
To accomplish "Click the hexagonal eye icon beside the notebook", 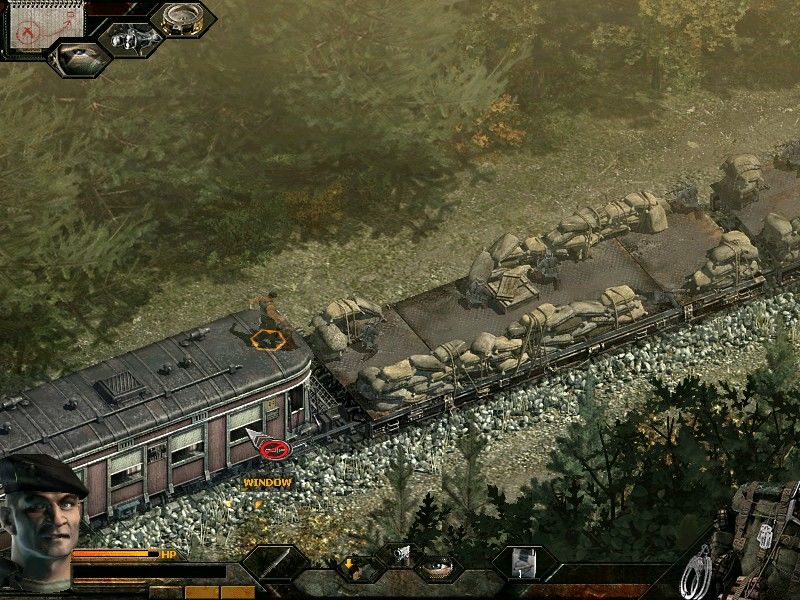I will point(79,58).
